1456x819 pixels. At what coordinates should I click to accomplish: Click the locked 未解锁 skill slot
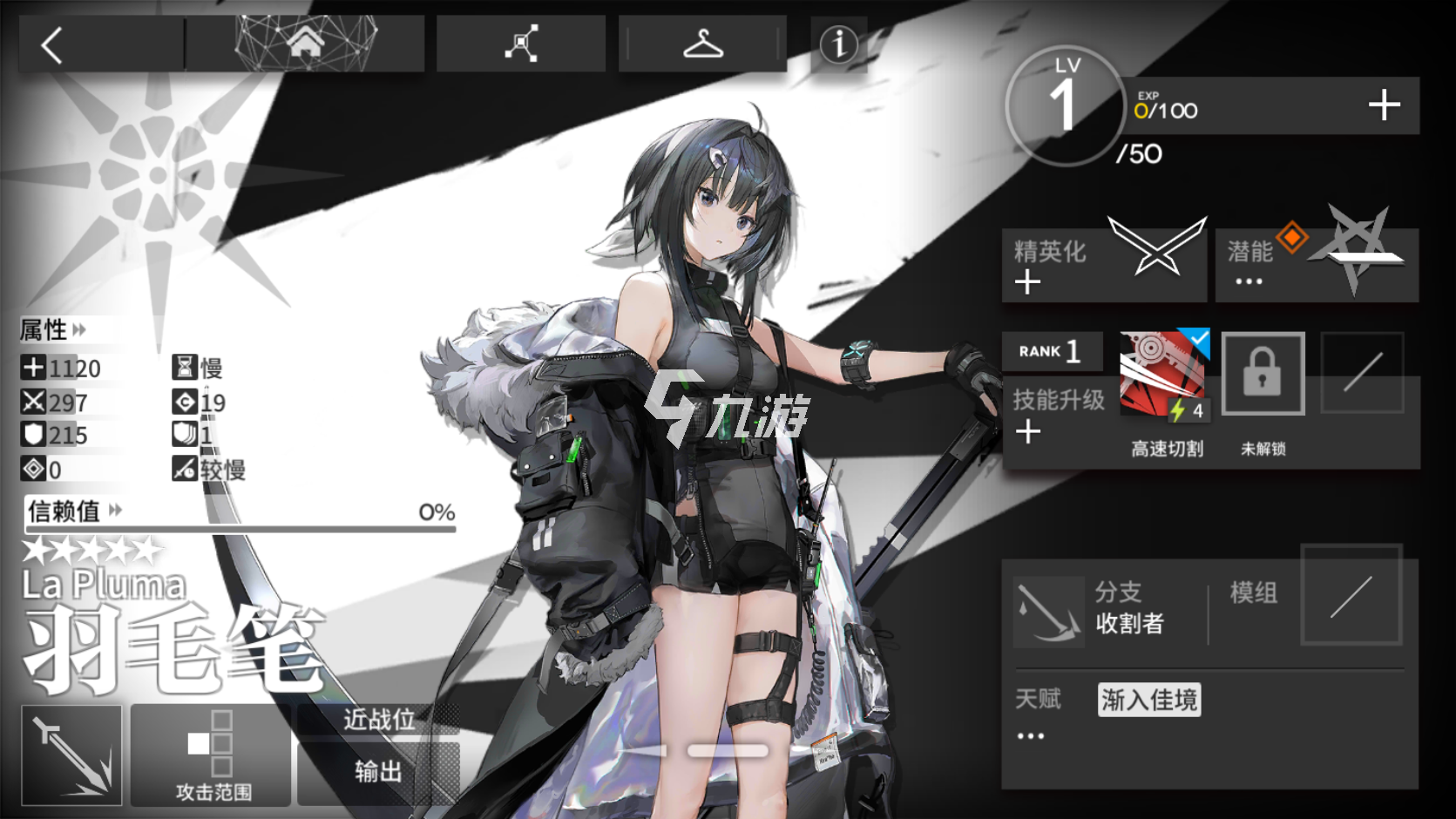pos(1263,375)
